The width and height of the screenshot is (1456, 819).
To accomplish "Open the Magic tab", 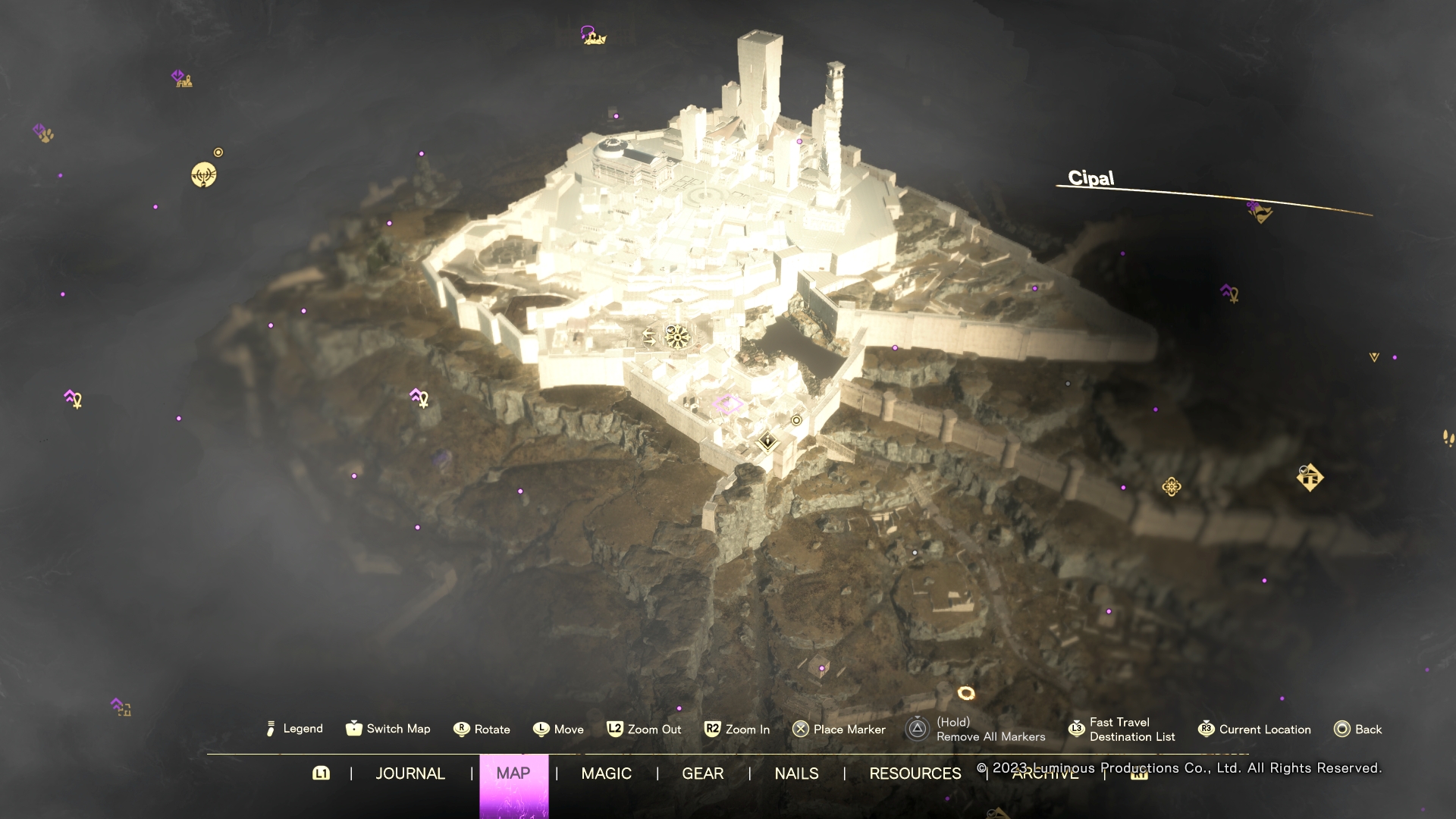I will click(x=606, y=773).
